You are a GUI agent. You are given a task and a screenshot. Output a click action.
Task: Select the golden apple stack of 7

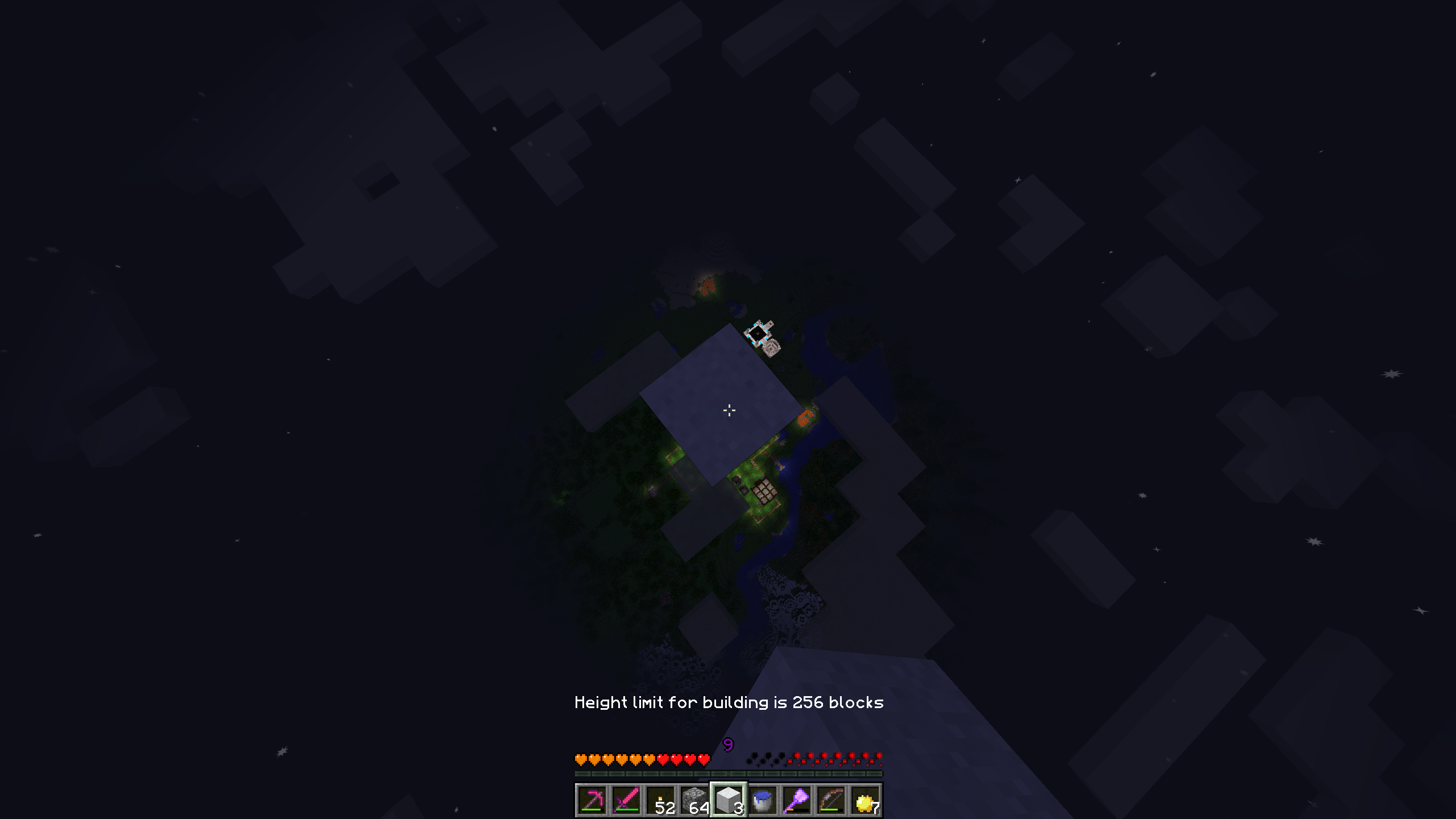click(865, 800)
